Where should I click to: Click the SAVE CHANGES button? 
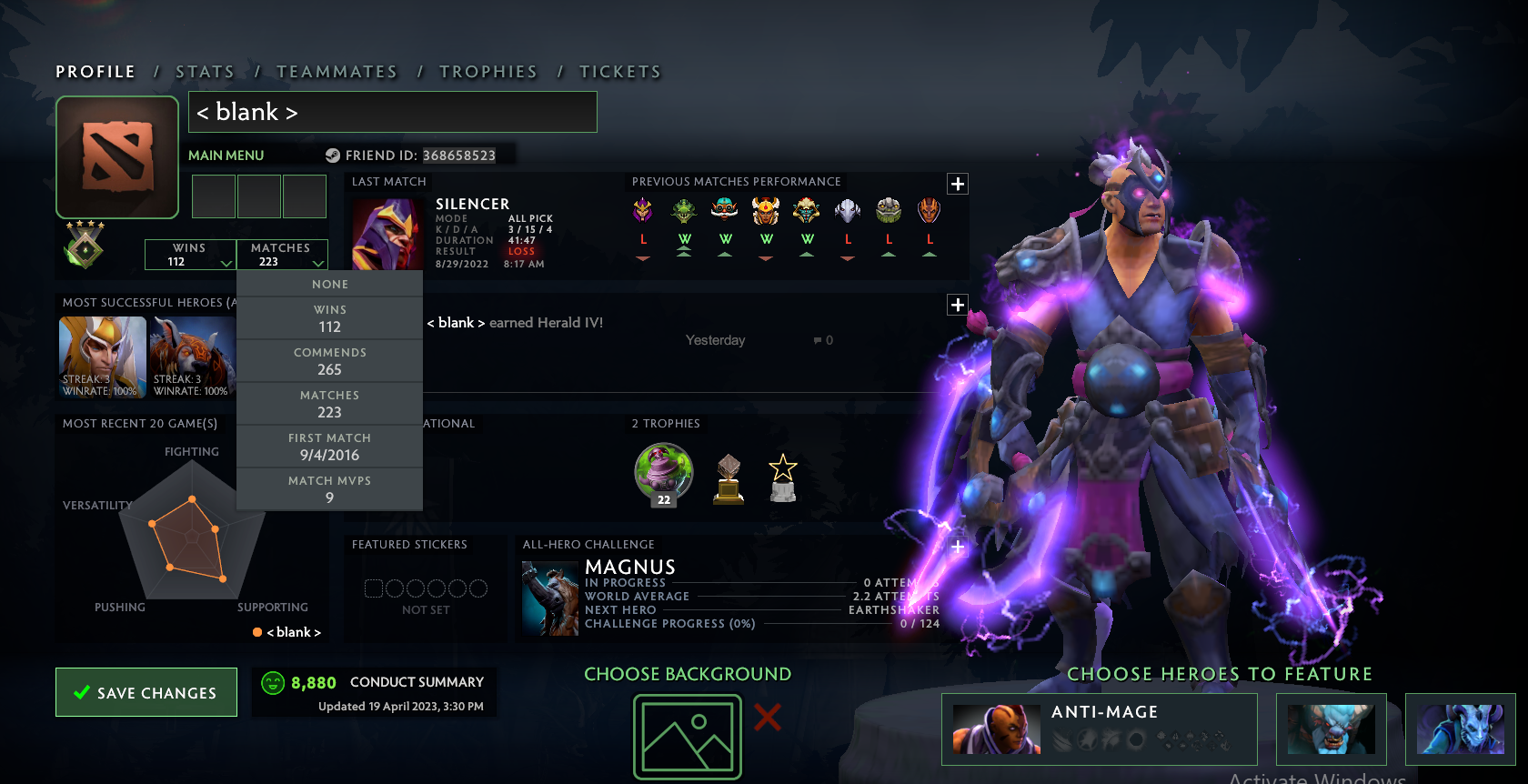tap(146, 692)
